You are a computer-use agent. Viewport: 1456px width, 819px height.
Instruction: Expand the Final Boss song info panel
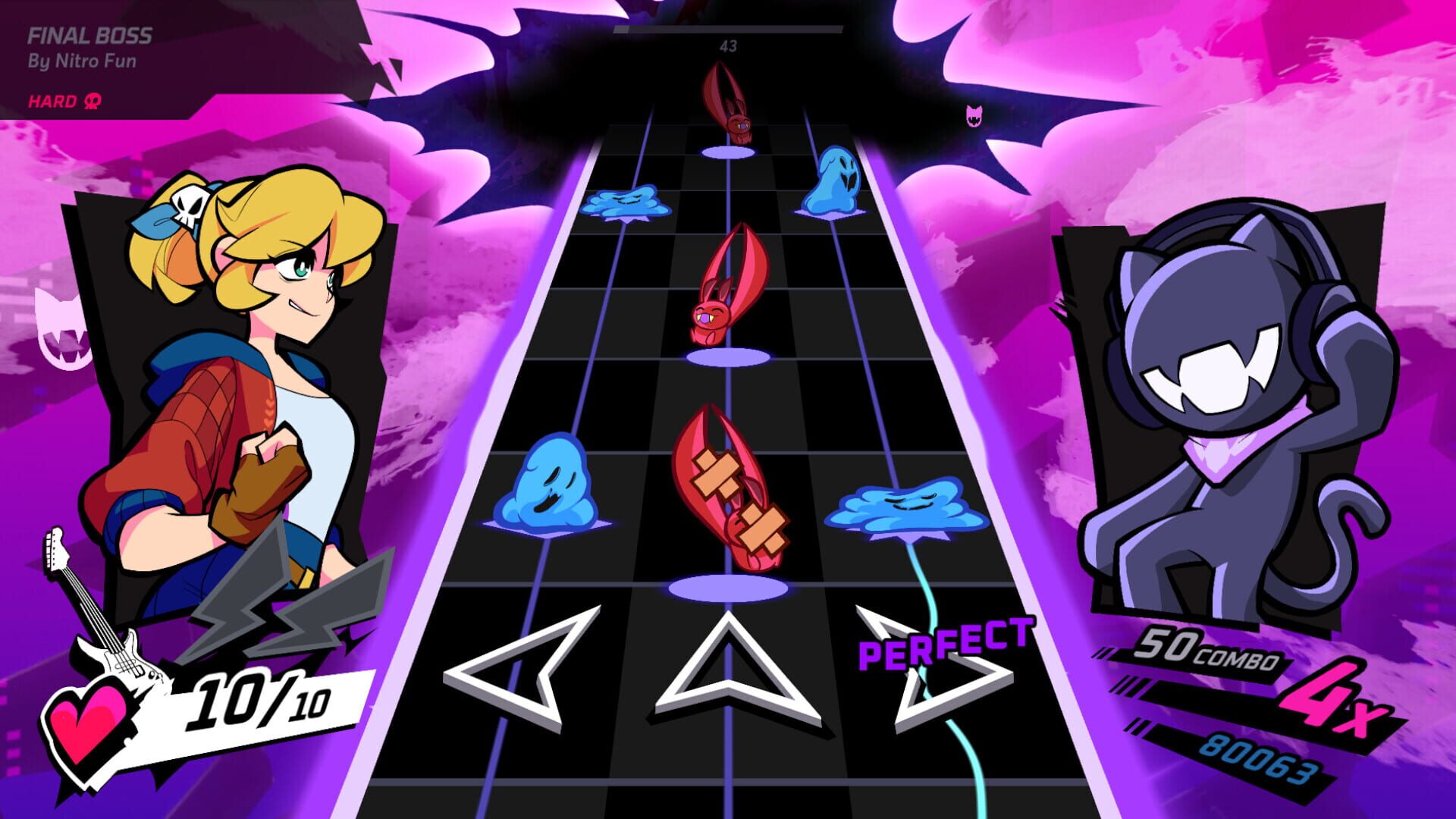coord(99,57)
